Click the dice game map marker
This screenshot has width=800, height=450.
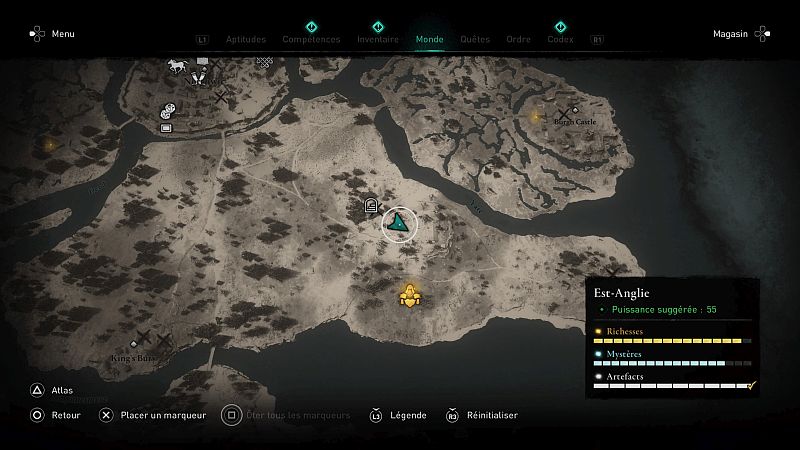[x=168, y=111]
